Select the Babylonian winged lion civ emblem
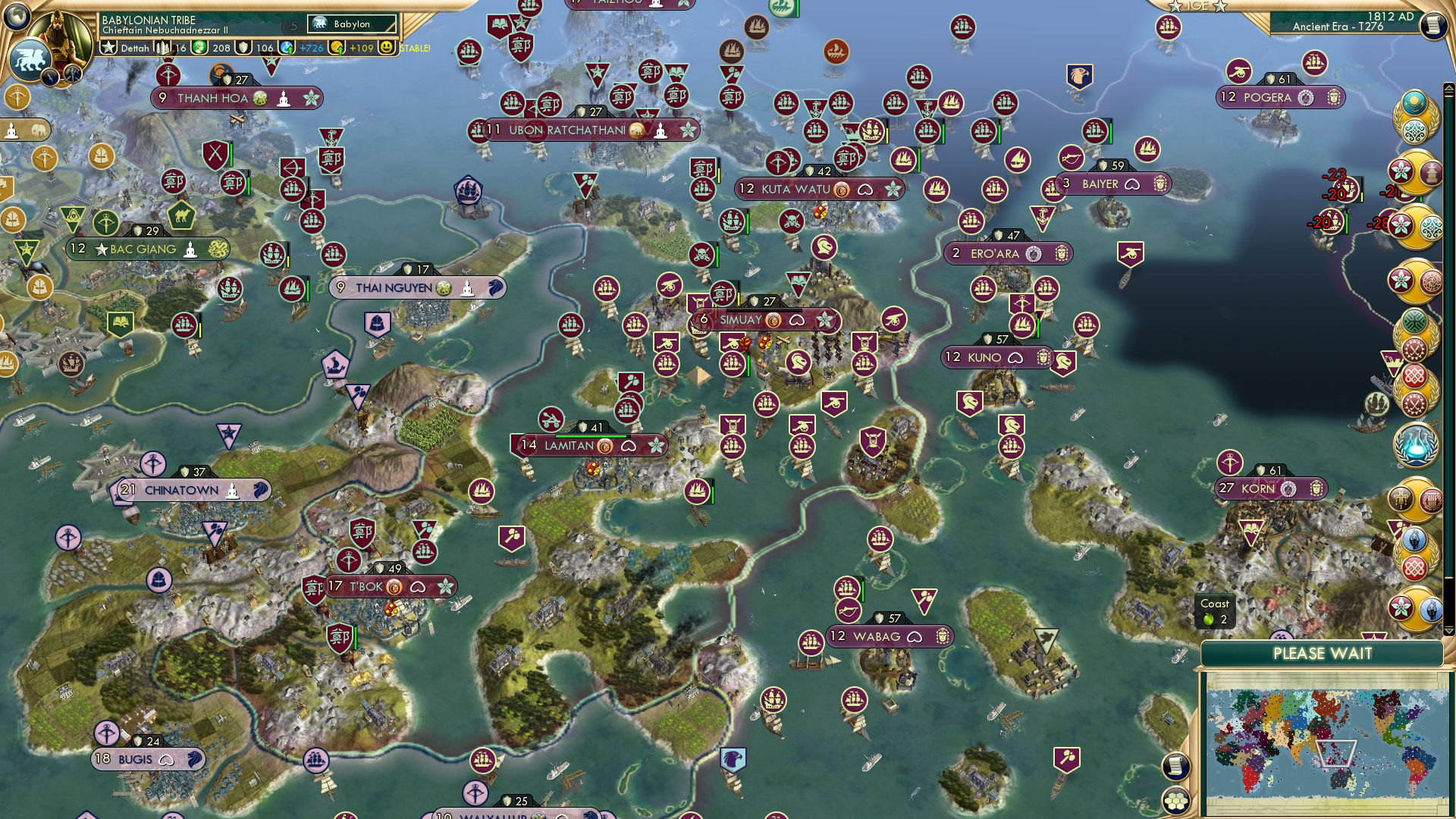 tap(30, 59)
